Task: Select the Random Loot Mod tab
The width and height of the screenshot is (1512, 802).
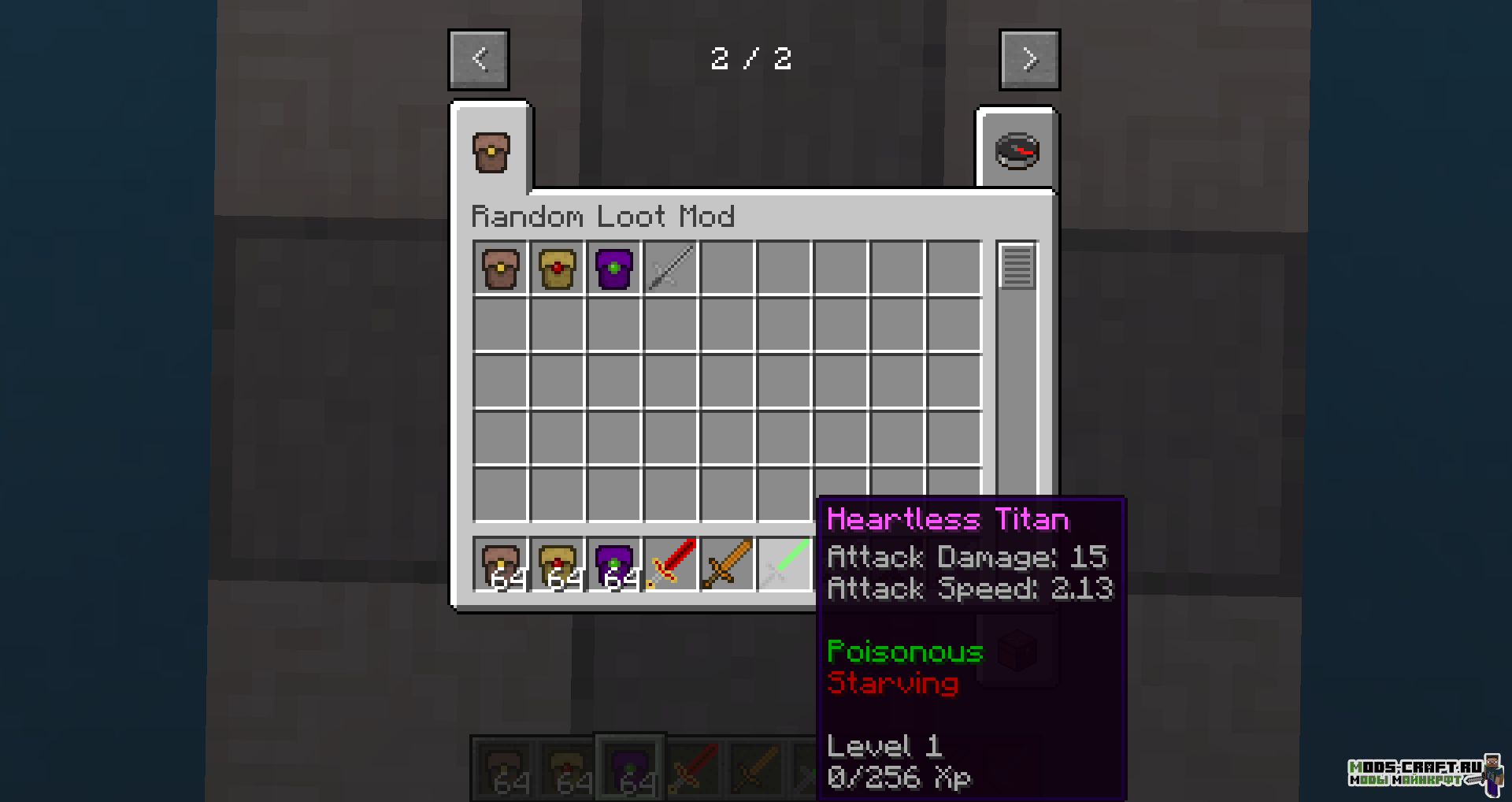Action: point(491,152)
